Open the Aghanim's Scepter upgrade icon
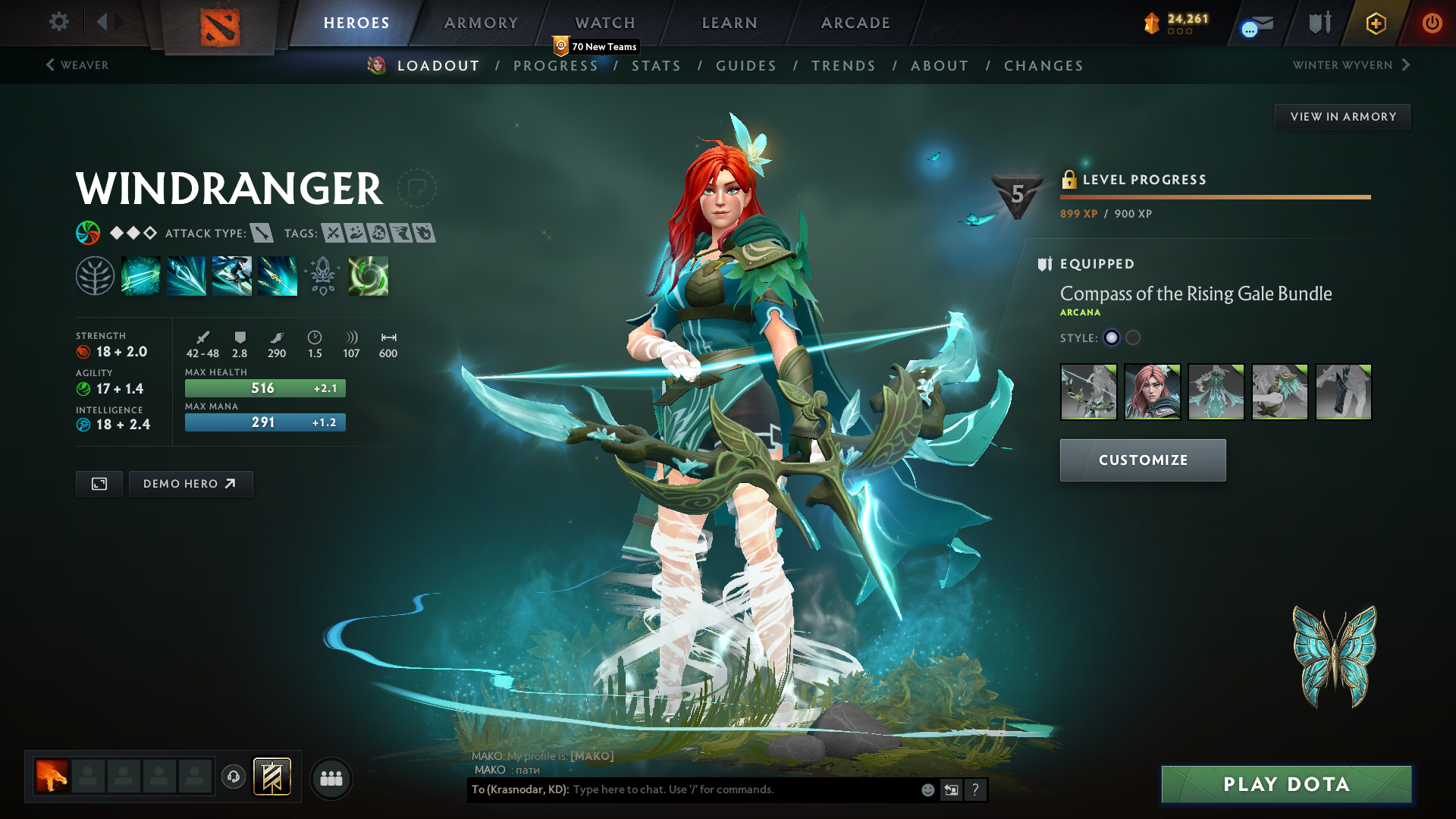Image resolution: width=1456 pixels, height=819 pixels. (x=322, y=275)
